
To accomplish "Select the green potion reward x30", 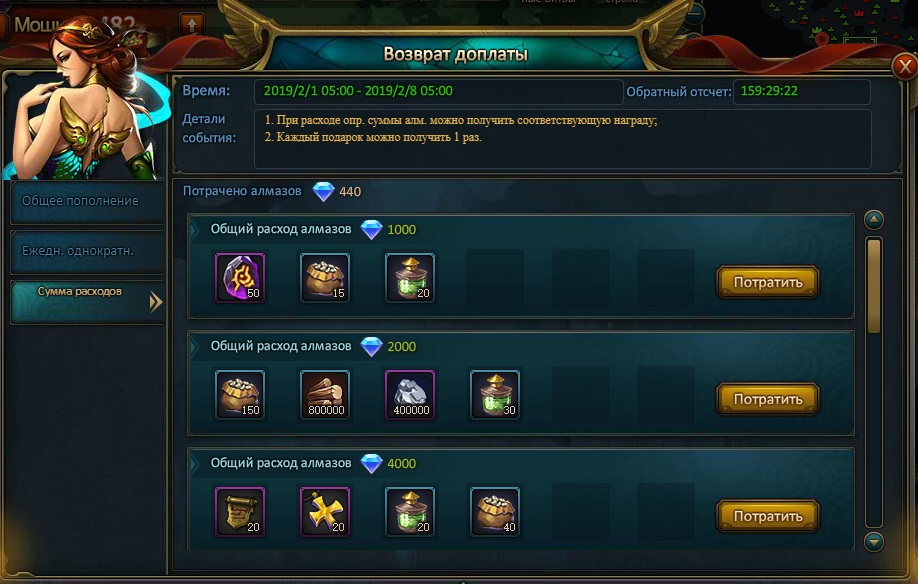I will tap(495, 395).
